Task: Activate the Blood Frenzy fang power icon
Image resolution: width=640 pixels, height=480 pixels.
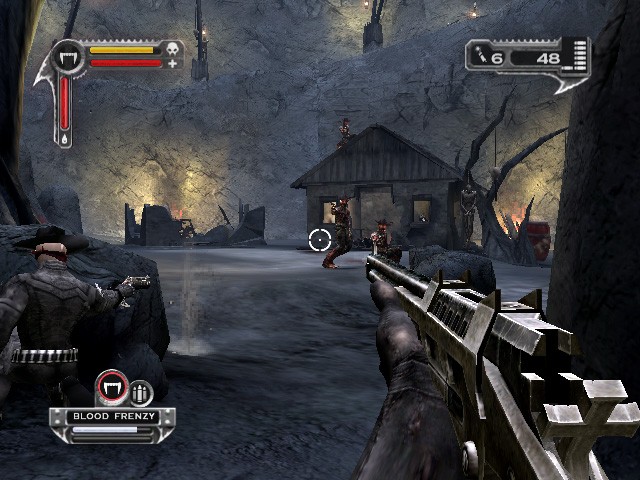Action: (x=111, y=389)
